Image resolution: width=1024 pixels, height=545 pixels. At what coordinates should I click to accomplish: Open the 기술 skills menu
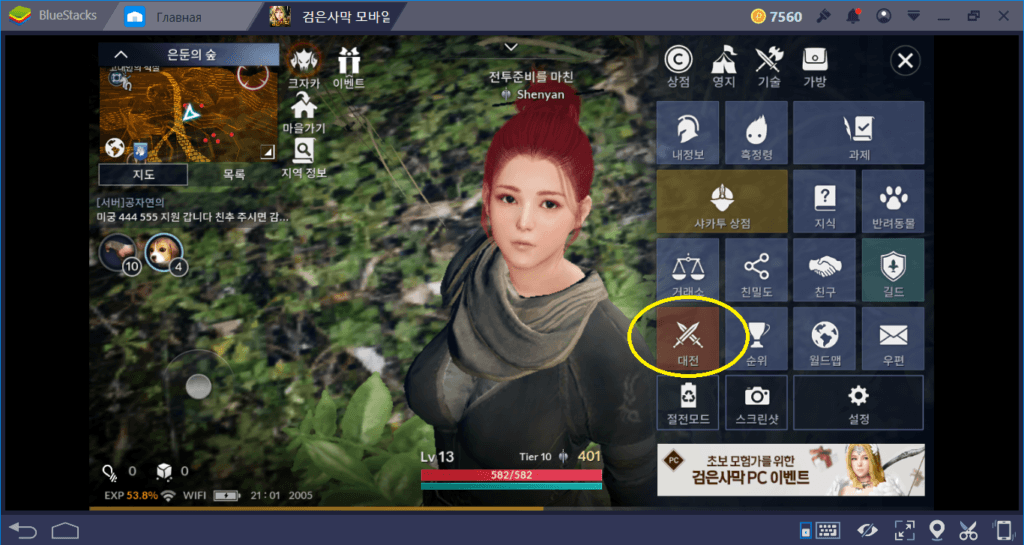pyautogui.click(x=768, y=66)
